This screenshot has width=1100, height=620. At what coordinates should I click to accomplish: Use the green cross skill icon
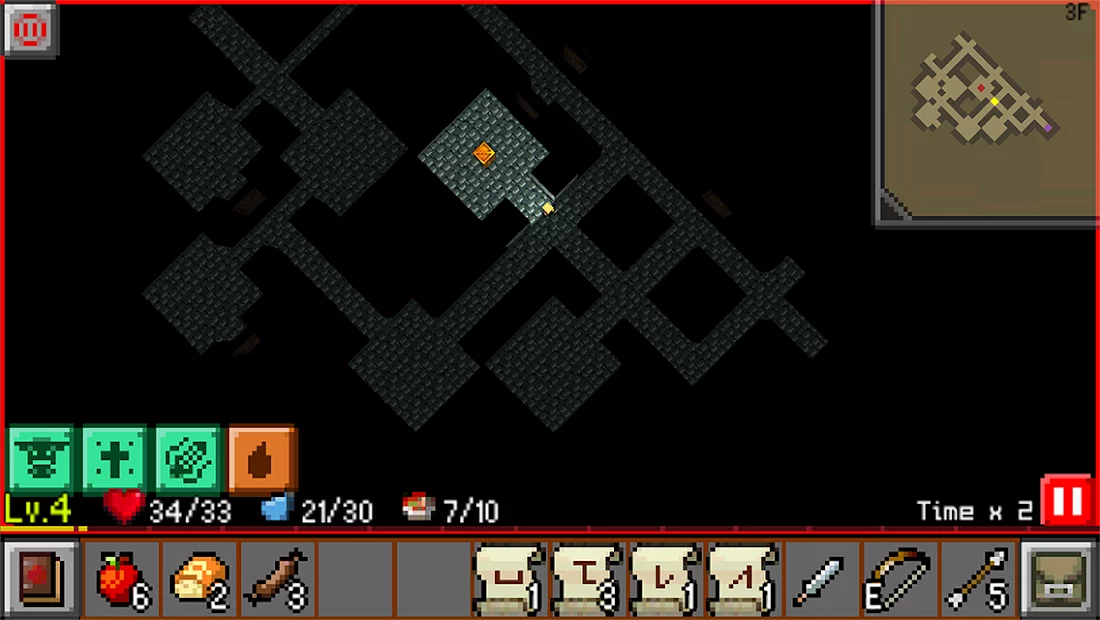tap(115, 460)
